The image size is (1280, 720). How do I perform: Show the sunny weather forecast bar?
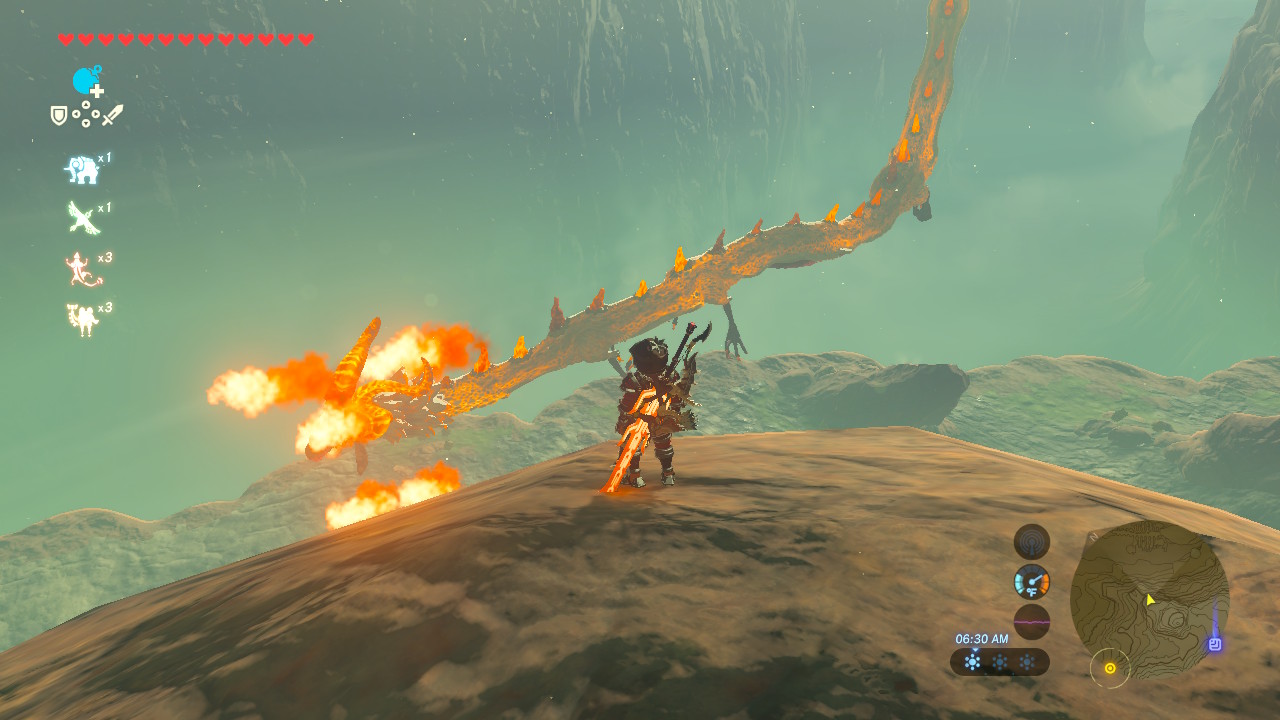pos(999,662)
